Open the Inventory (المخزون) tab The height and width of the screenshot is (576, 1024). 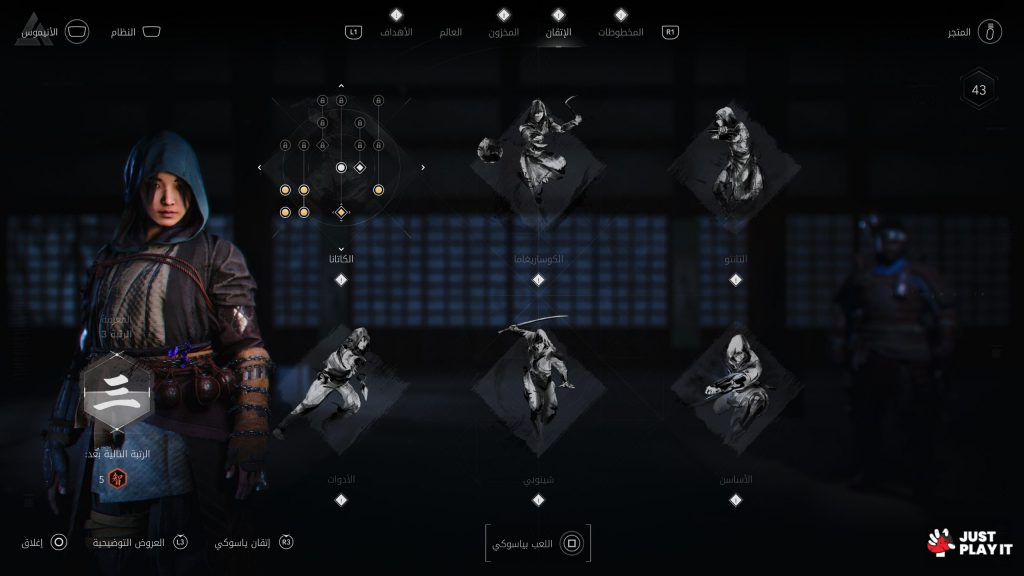pos(504,33)
